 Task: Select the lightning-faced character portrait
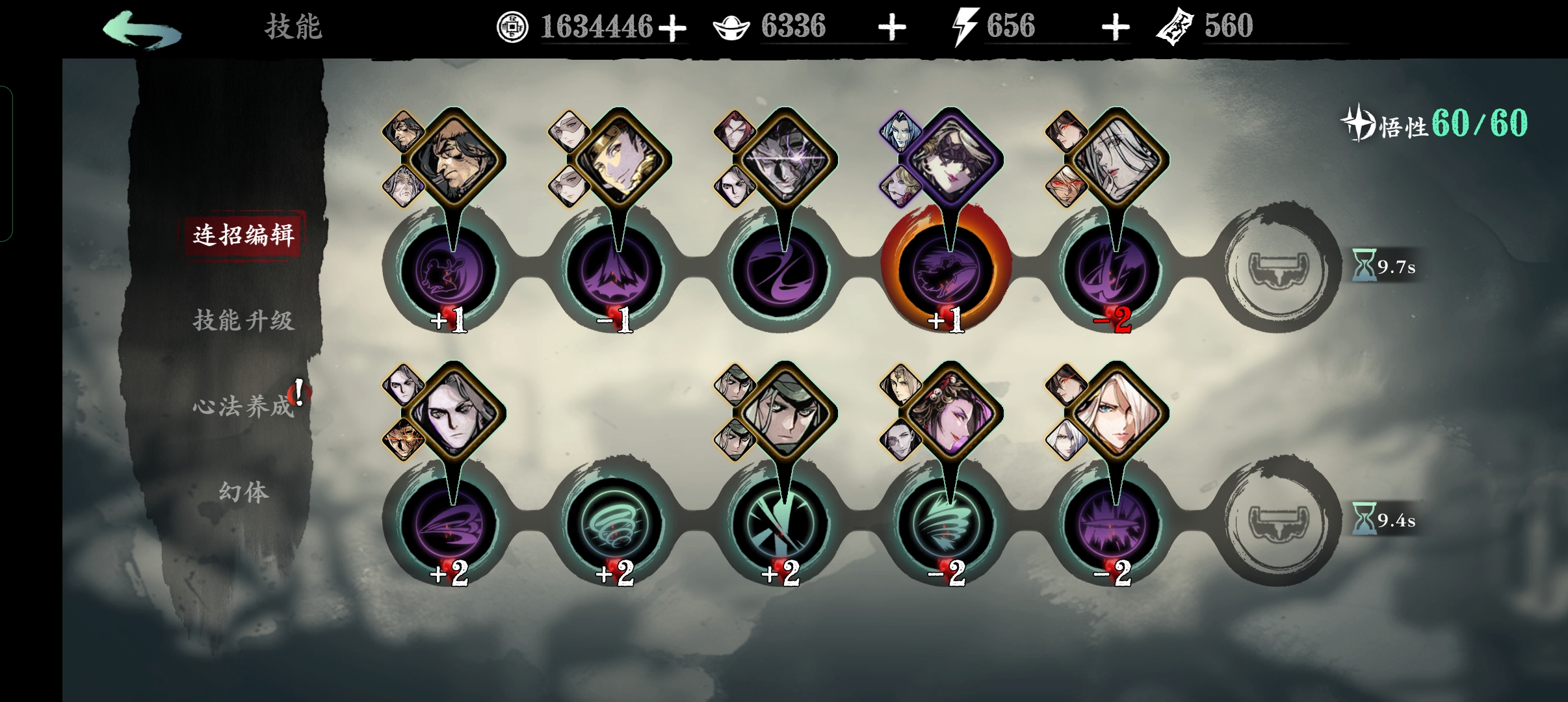point(785,160)
